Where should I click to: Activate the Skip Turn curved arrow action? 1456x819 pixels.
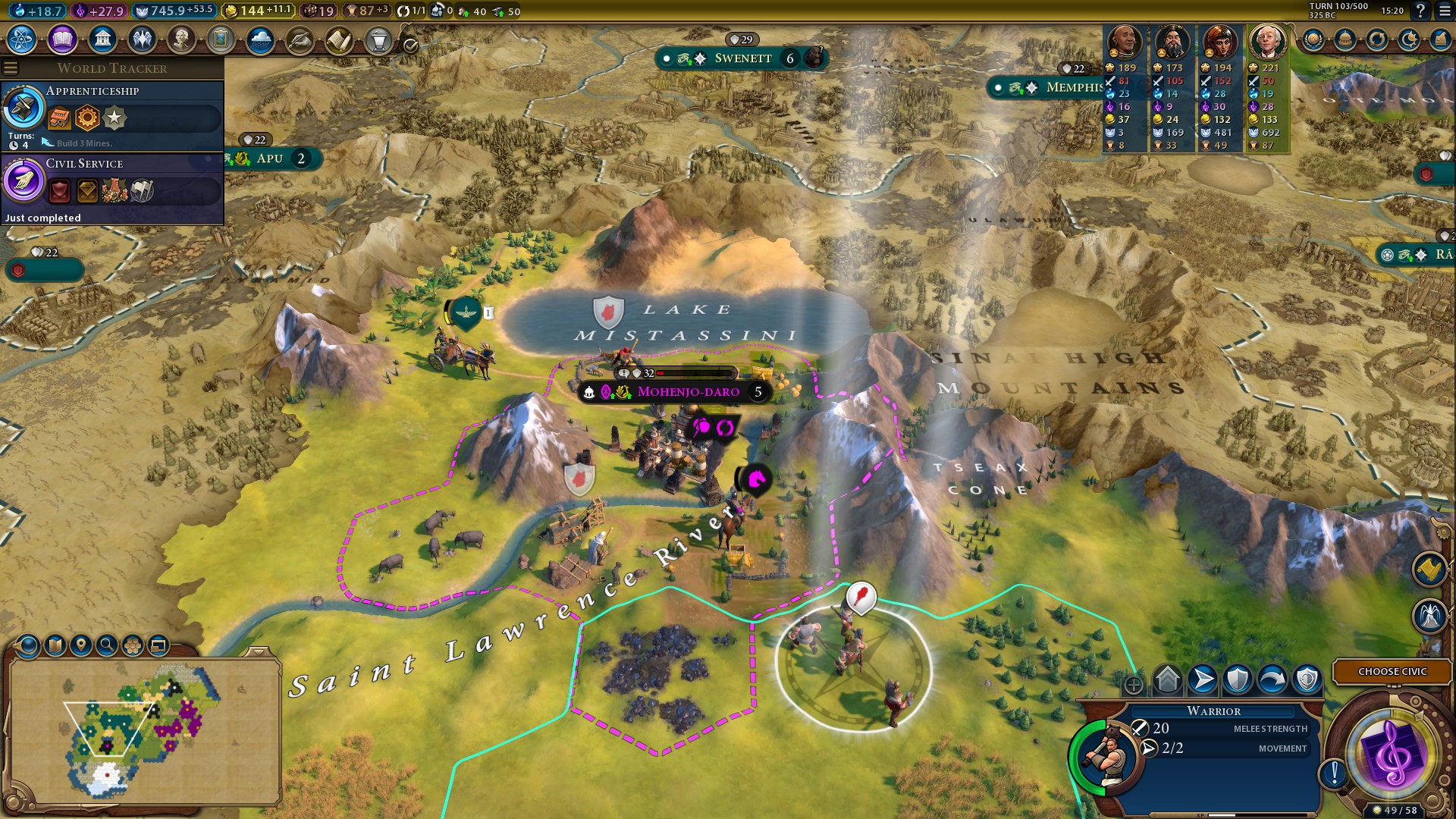[1272, 679]
